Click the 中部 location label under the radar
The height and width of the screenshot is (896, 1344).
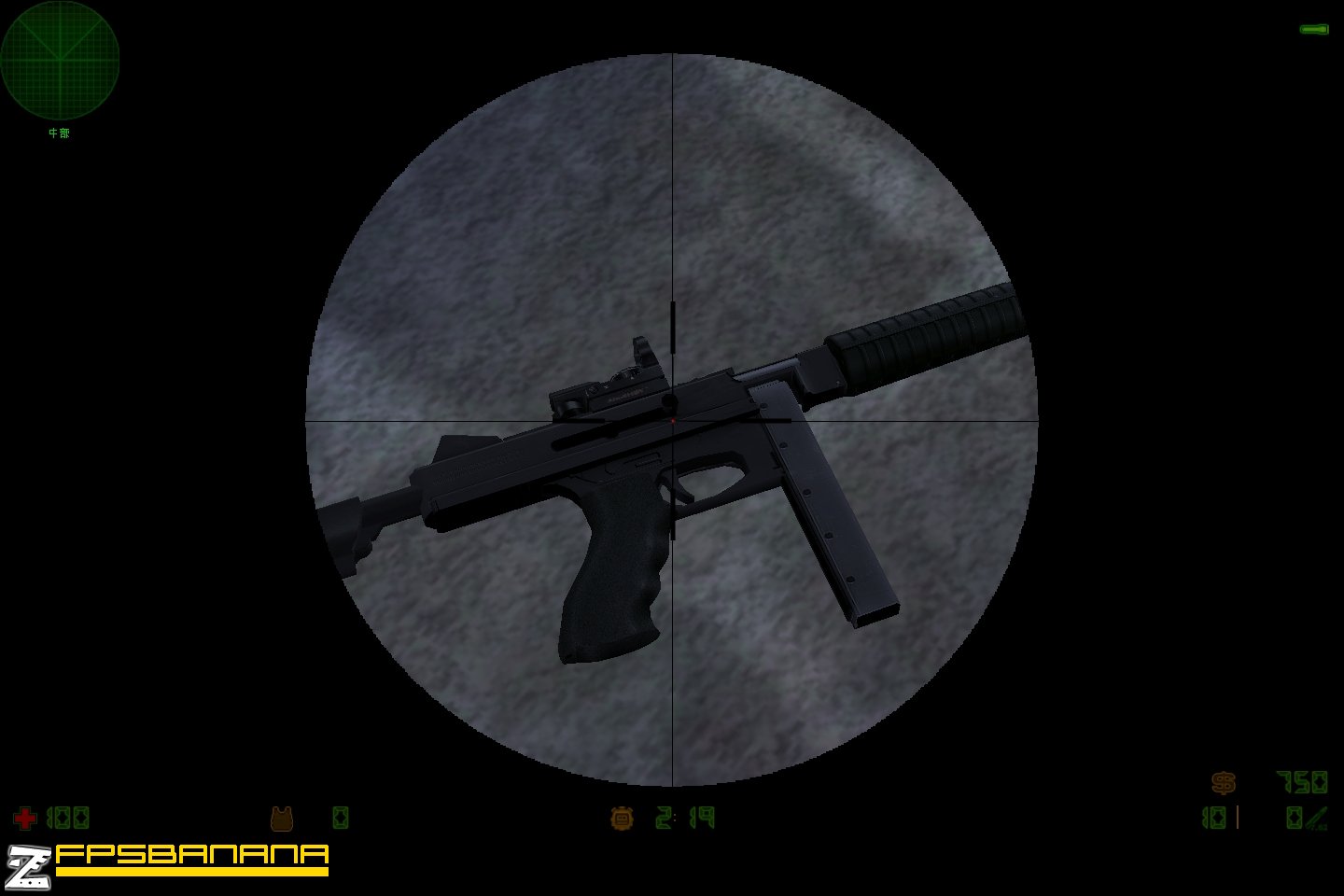(58, 134)
